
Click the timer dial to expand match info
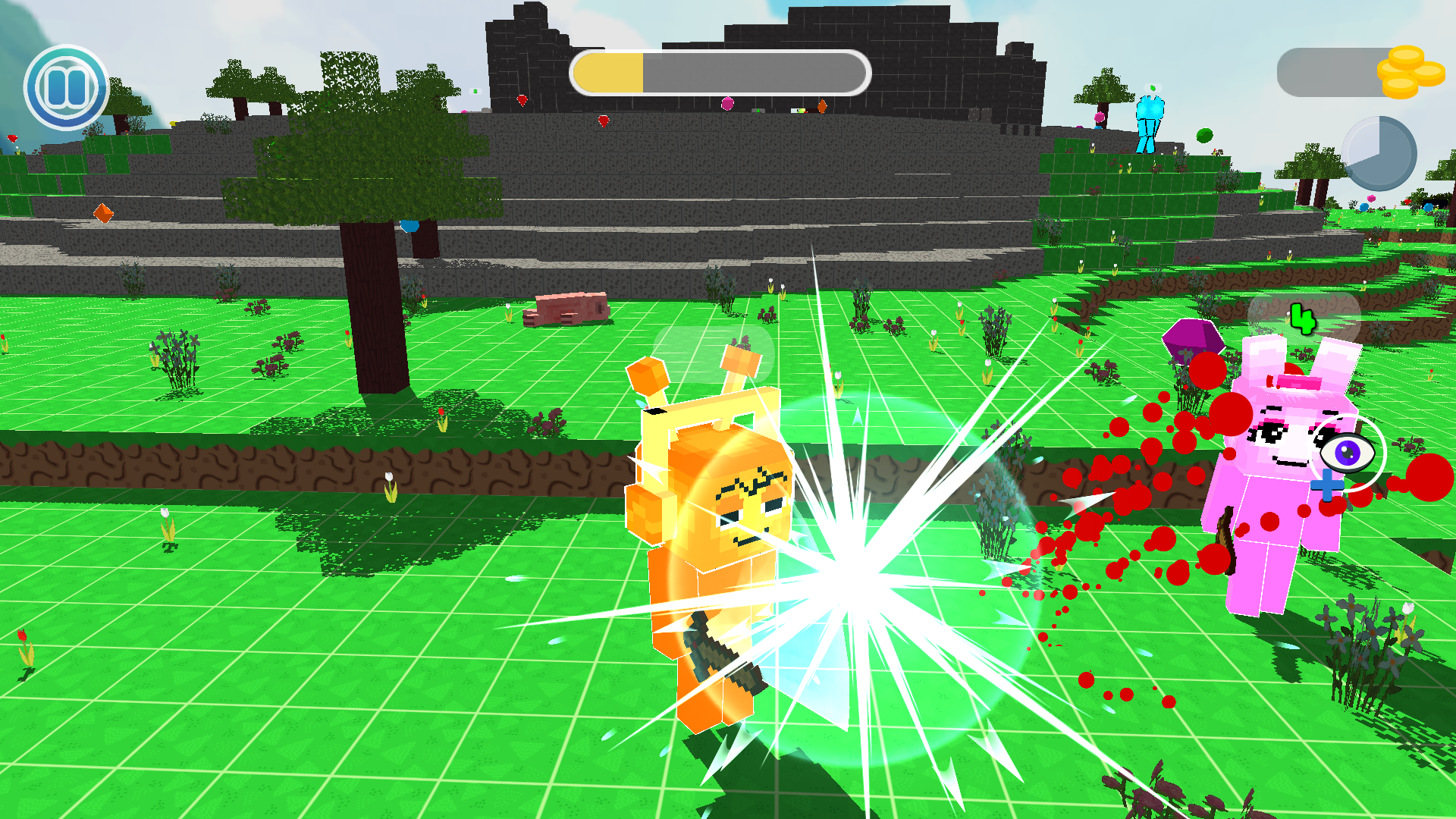[1380, 152]
